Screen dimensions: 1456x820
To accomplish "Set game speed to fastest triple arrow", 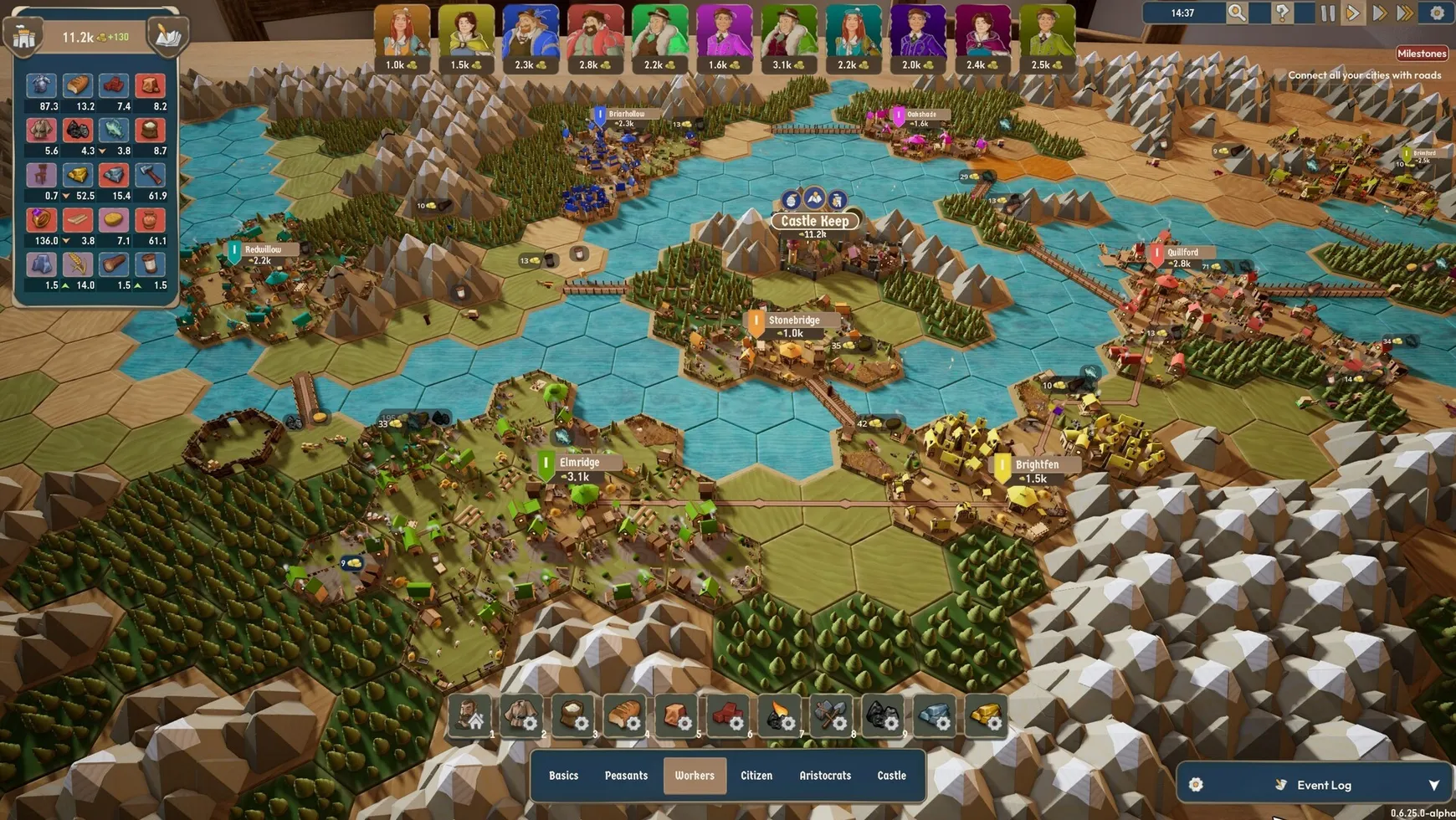I will (1406, 13).
